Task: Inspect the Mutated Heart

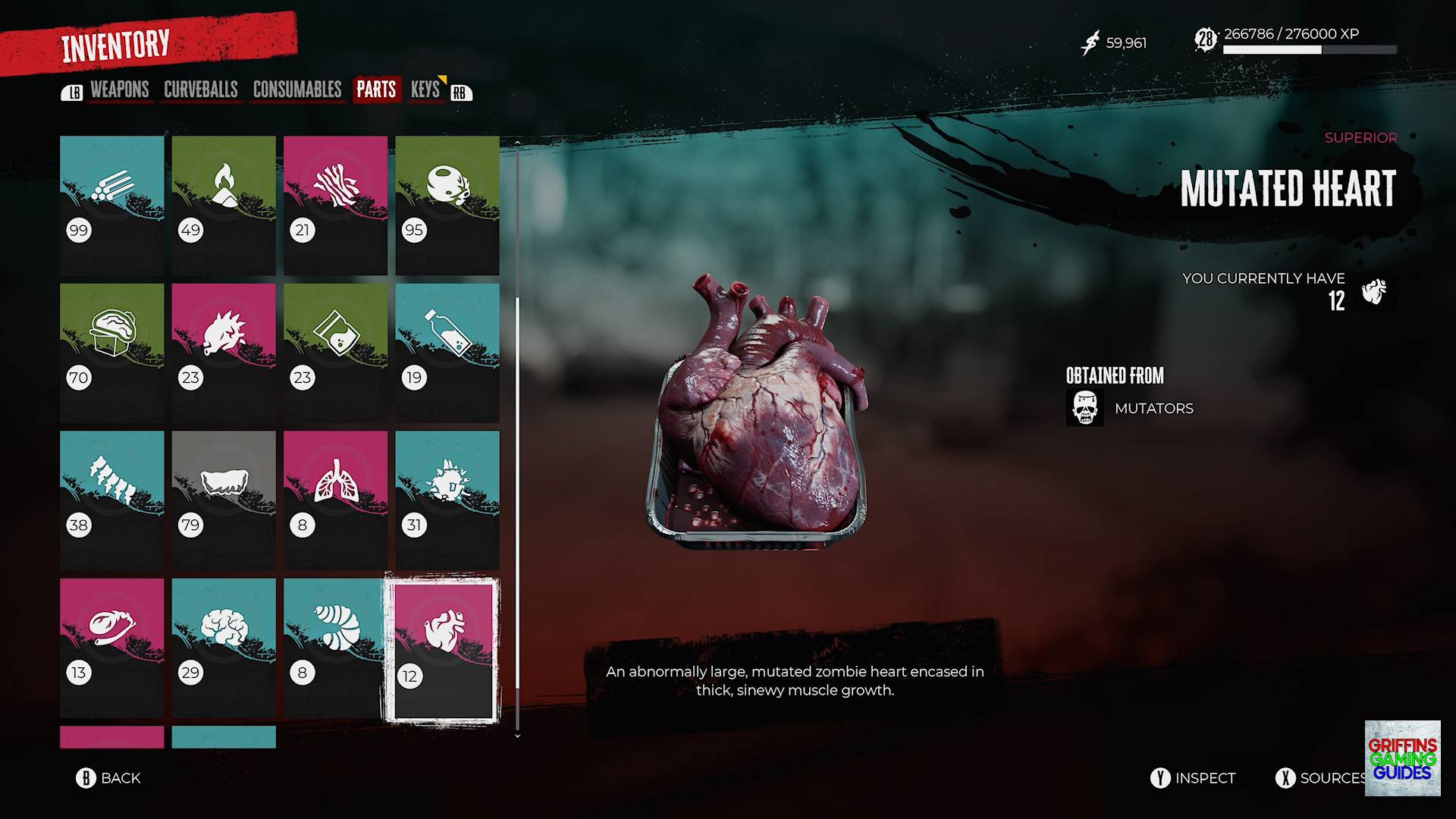Action: click(x=1193, y=778)
